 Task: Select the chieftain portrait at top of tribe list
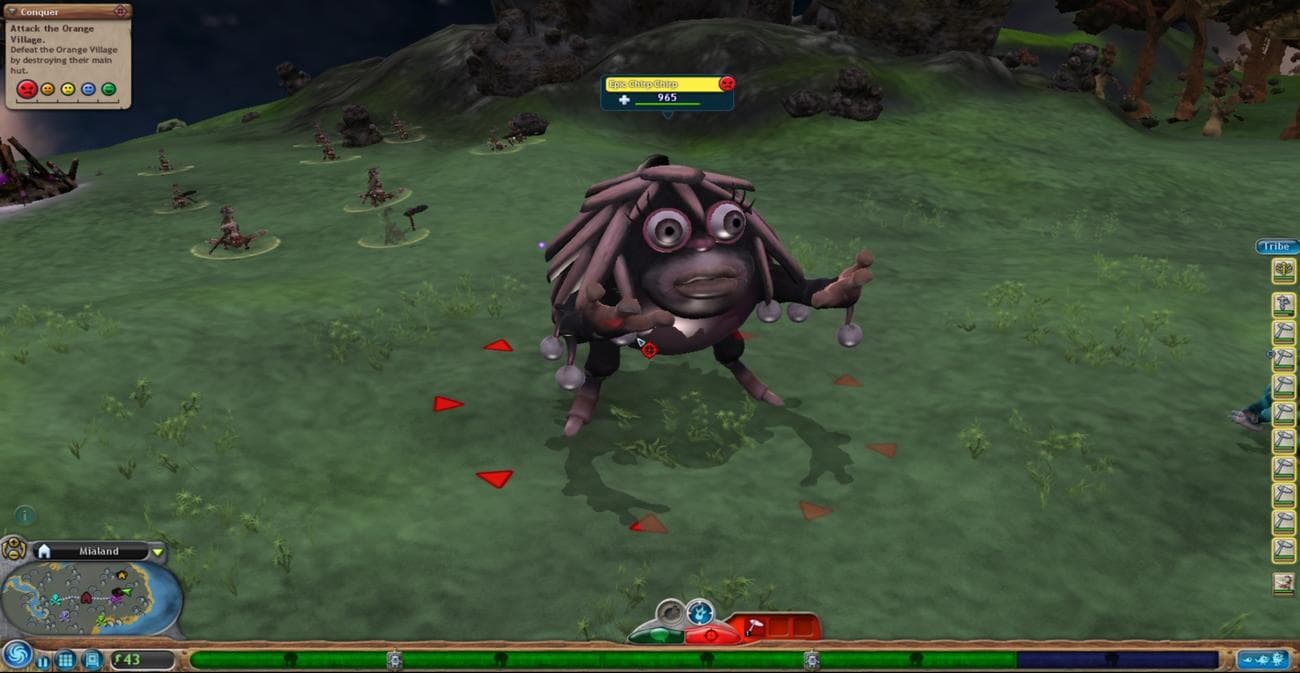click(1283, 270)
